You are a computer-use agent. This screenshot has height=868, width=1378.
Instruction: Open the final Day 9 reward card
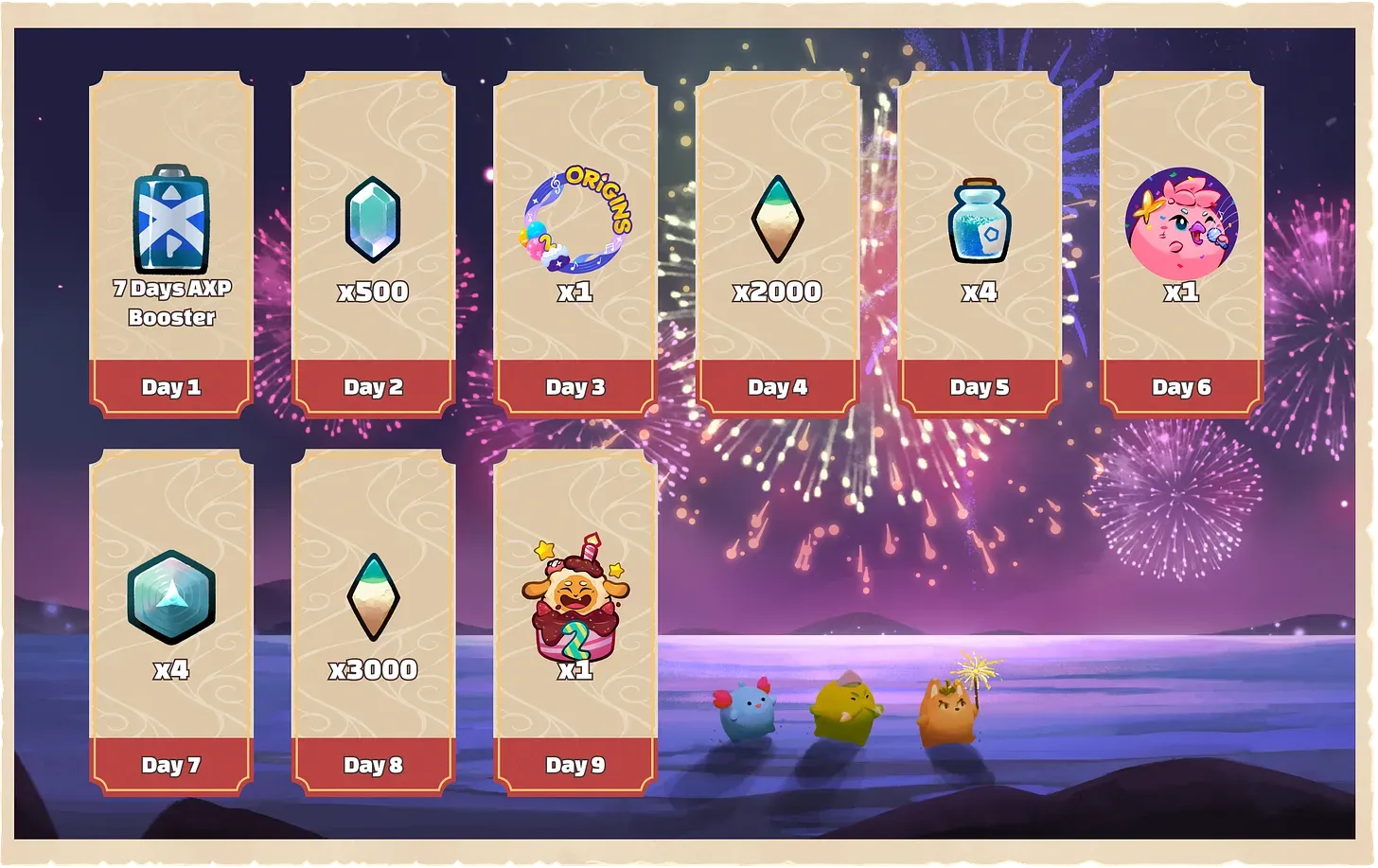tap(577, 620)
